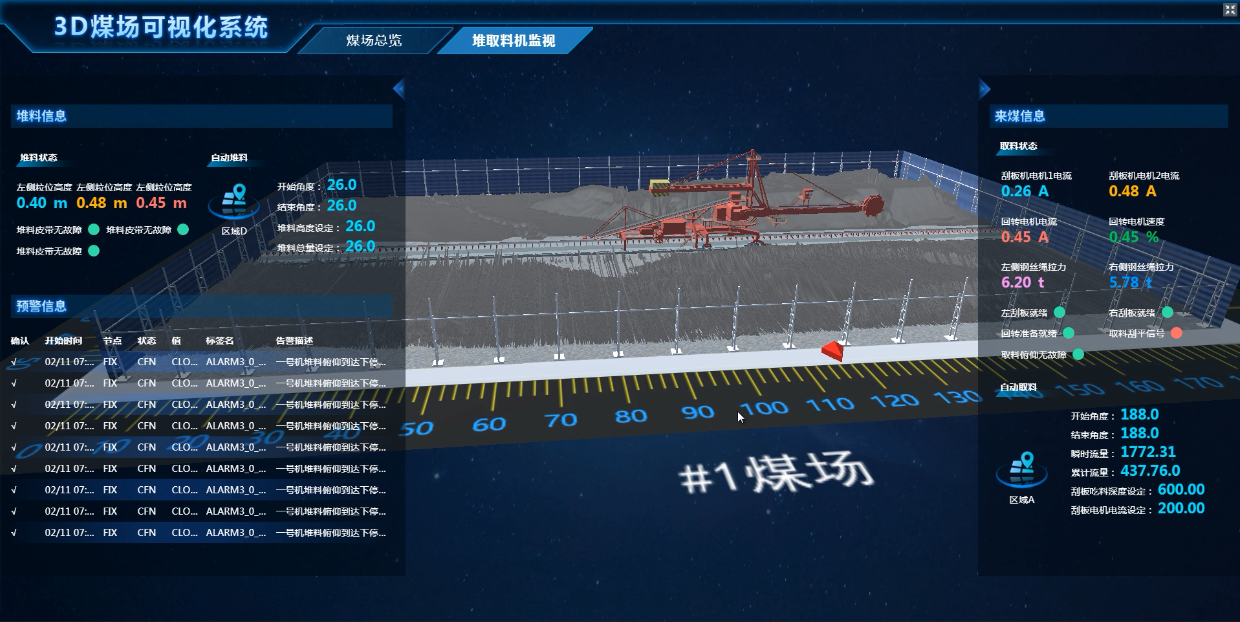Click the 节点 column header

[x=112, y=341]
